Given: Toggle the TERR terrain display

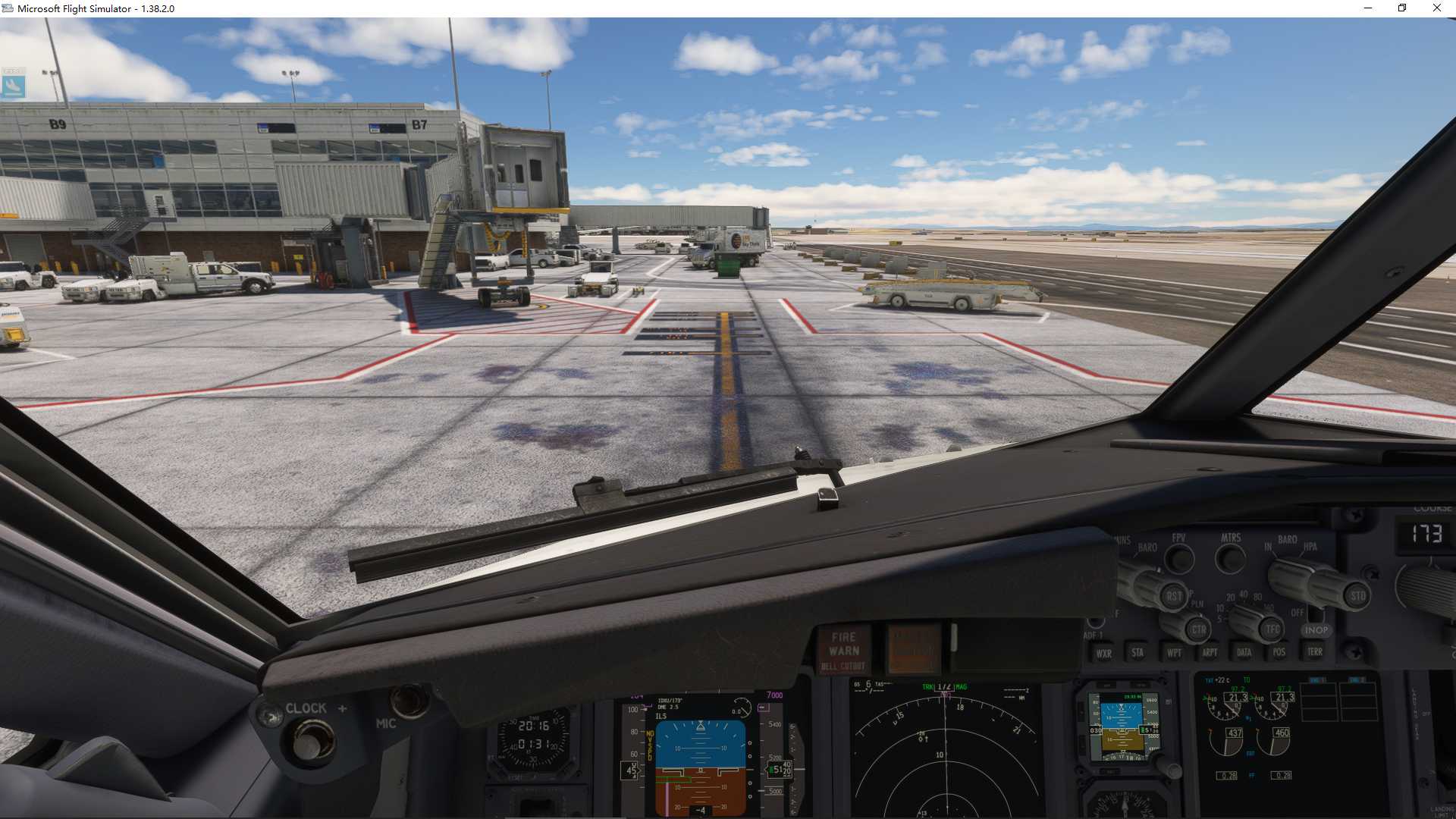Looking at the screenshot, I should [1316, 652].
